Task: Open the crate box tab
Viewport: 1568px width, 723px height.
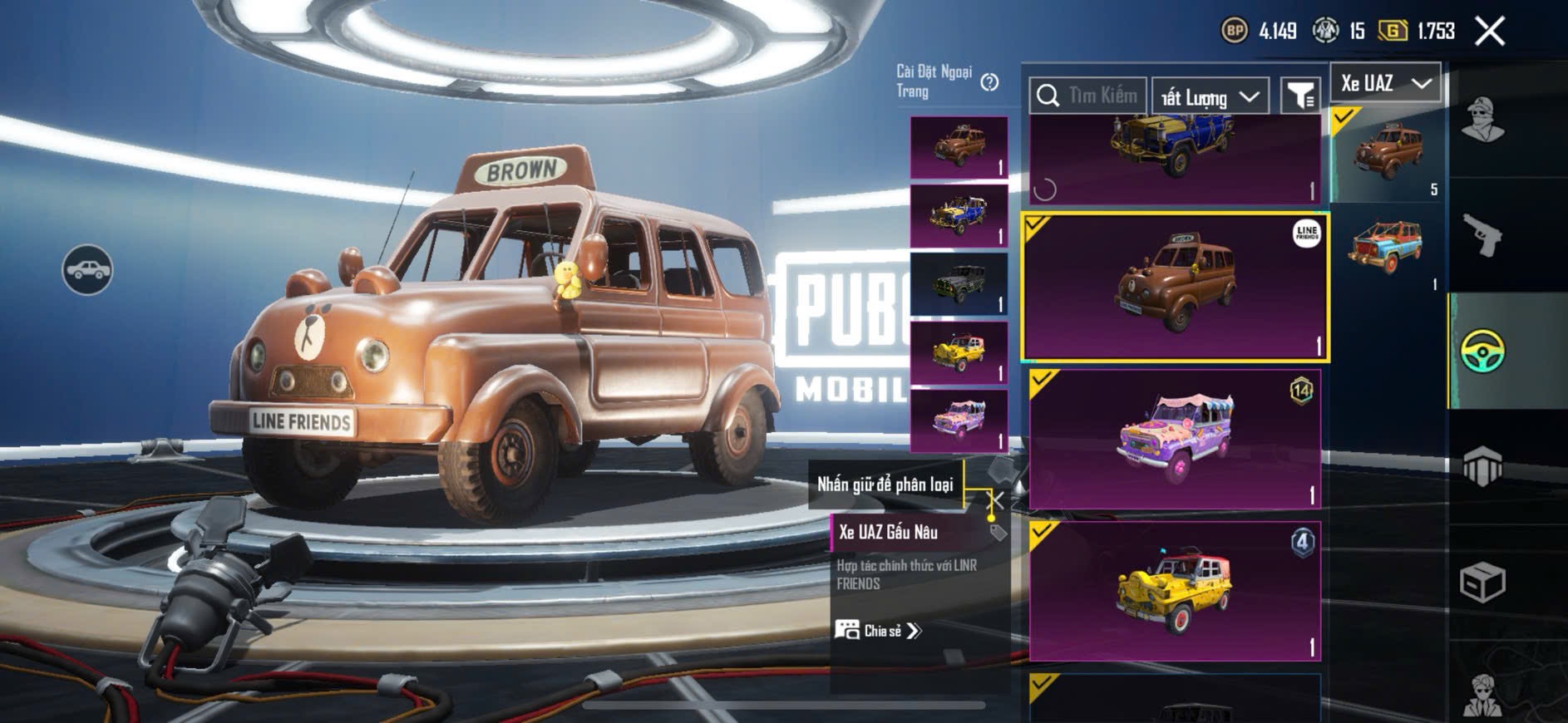Action: coord(1482,582)
